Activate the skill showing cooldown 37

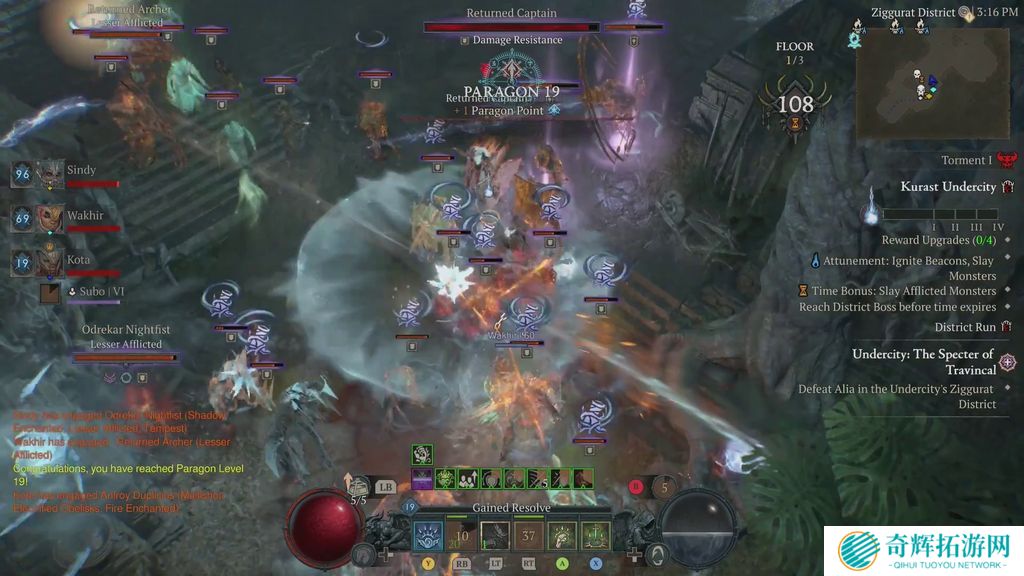(x=529, y=535)
